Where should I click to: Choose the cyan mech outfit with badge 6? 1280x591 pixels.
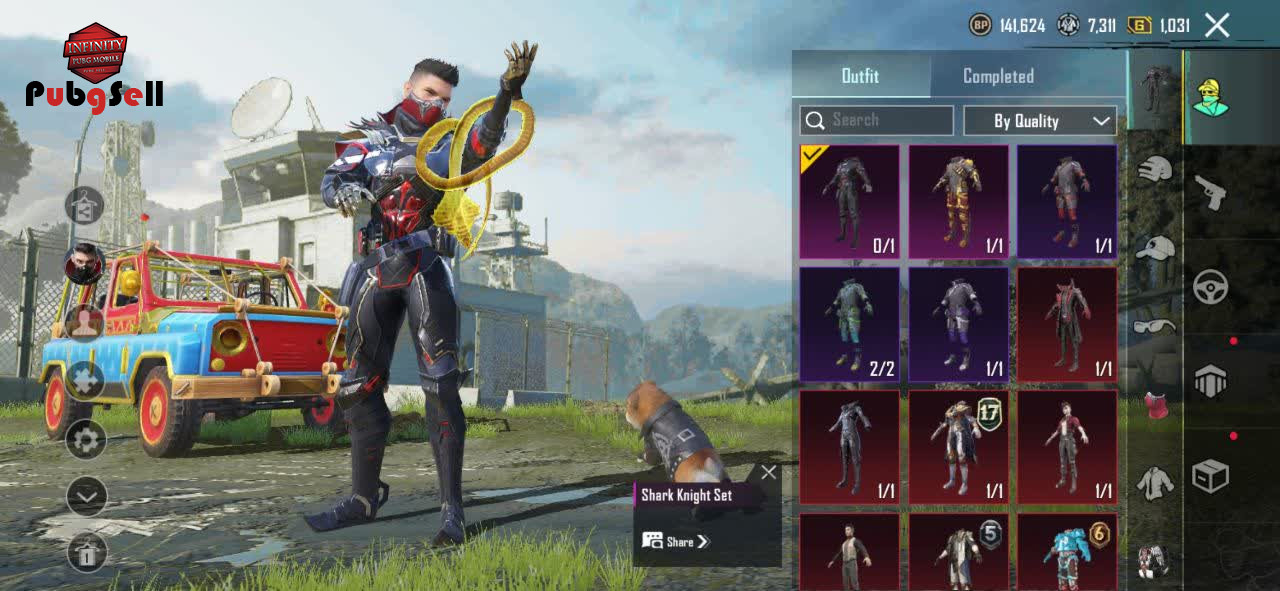point(1067,552)
